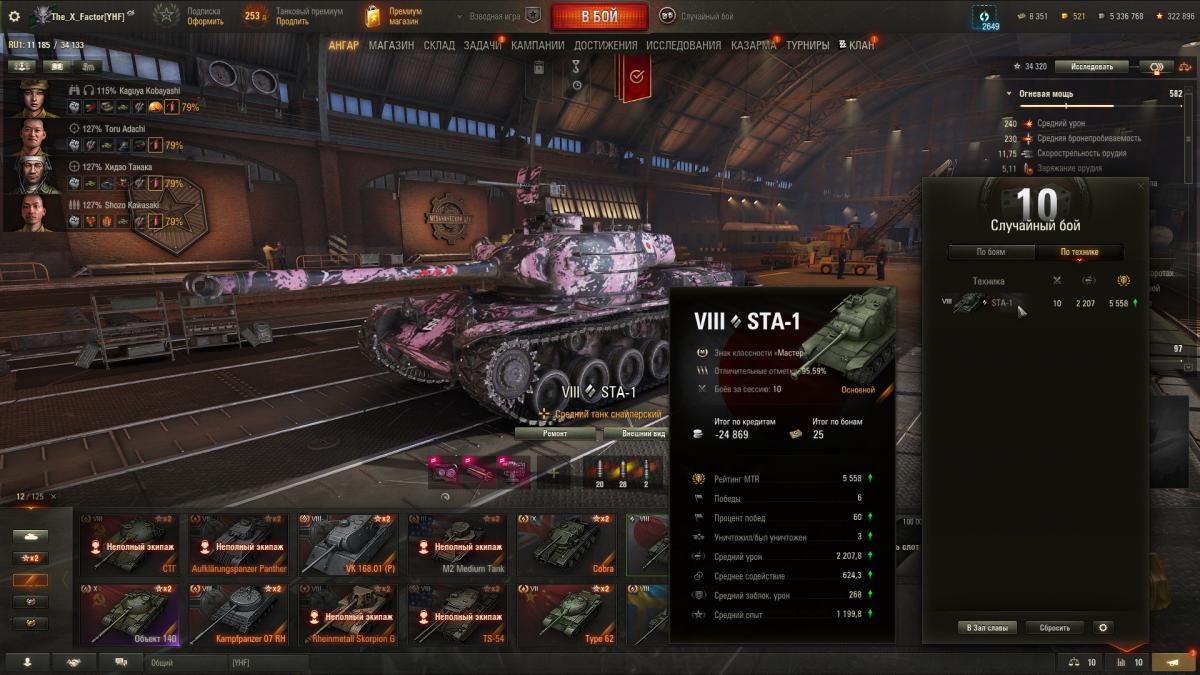Open the КАЗАРМА barracks menu
The width and height of the screenshot is (1200, 675).
pos(753,45)
